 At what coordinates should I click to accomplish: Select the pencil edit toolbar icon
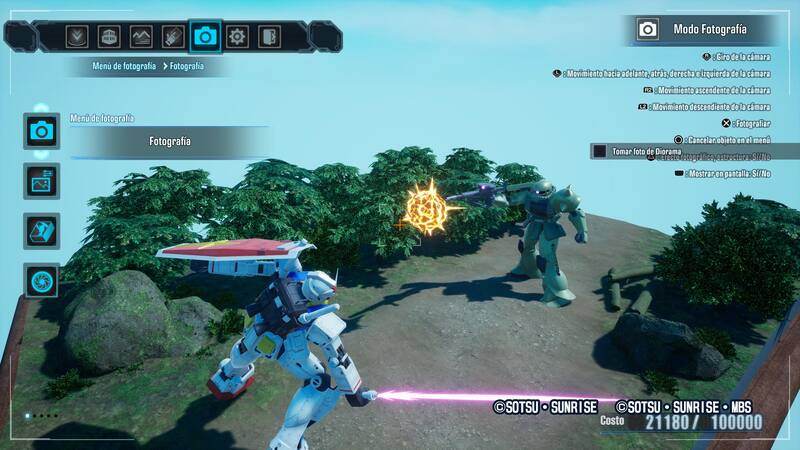(x=173, y=37)
